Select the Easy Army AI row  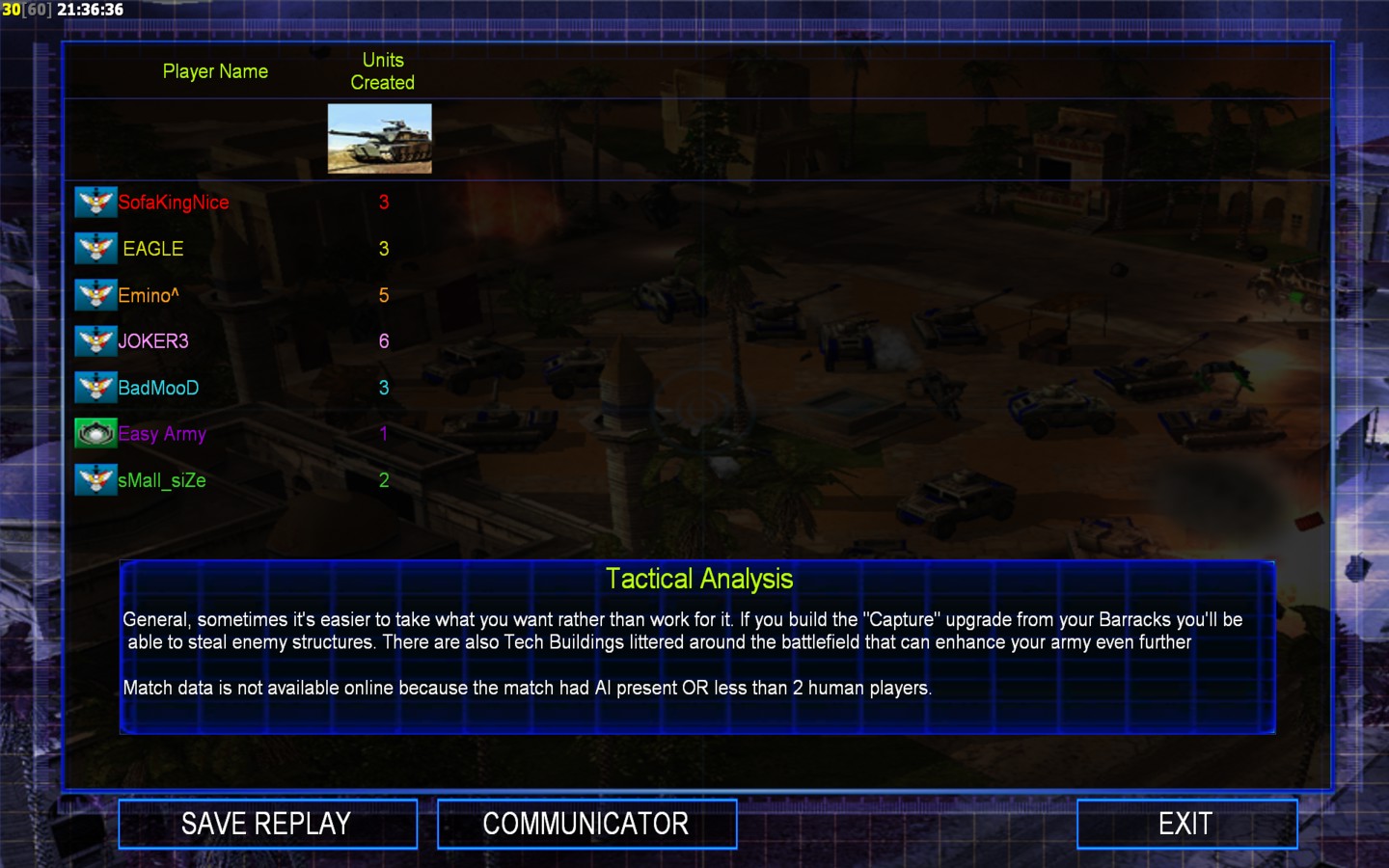(162, 434)
